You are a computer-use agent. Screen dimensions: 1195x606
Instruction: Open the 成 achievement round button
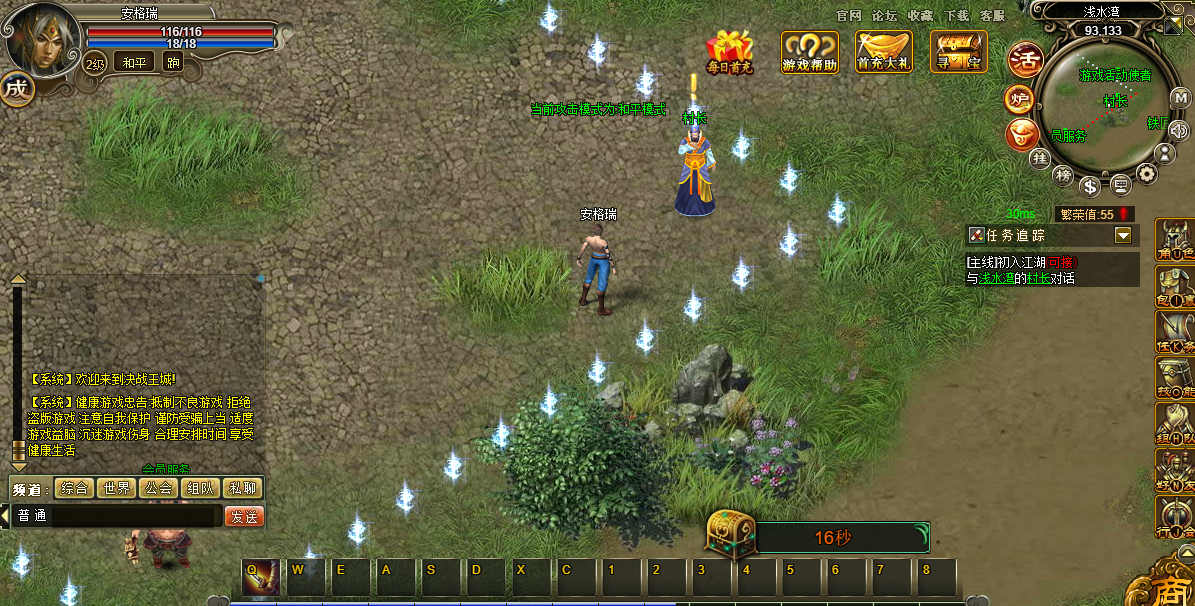[x=15, y=88]
